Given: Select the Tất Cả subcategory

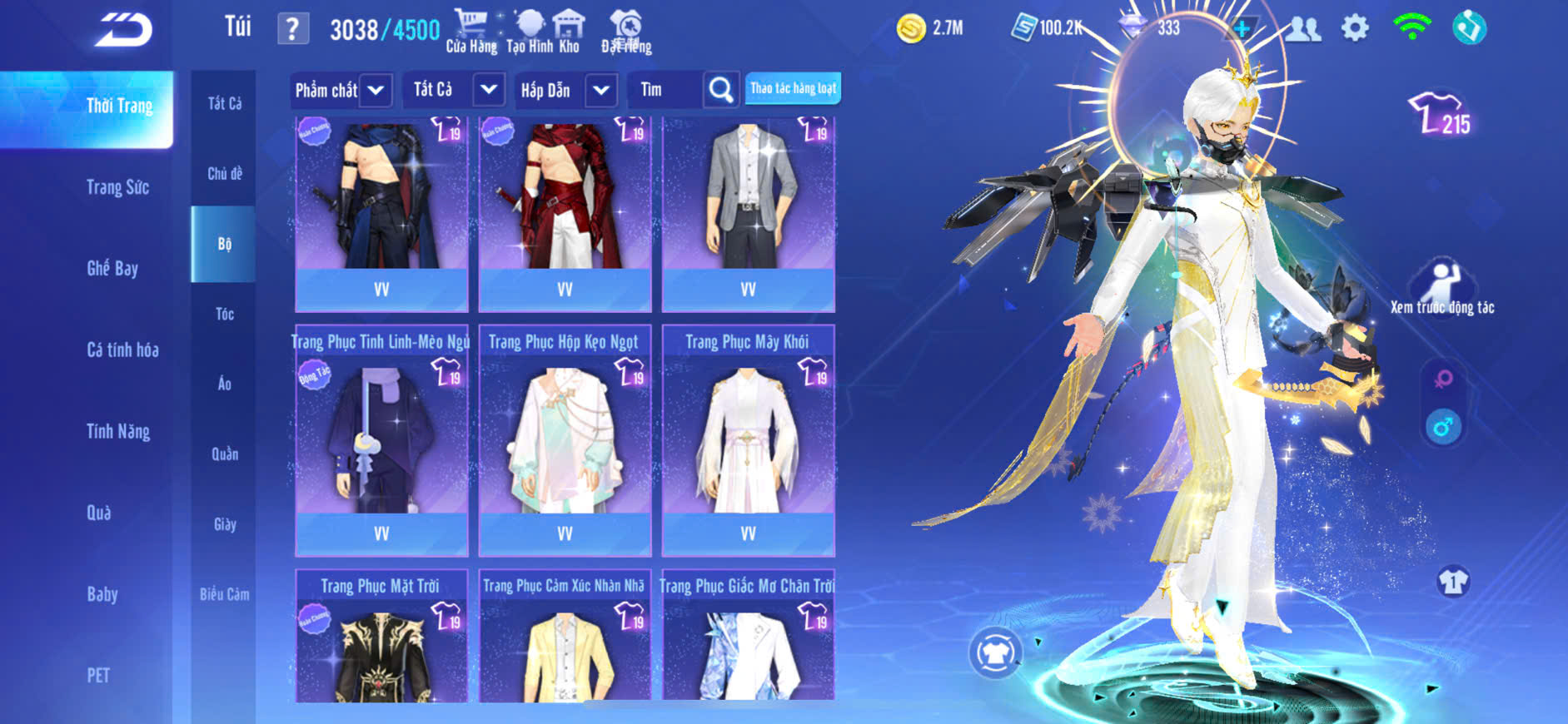Looking at the screenshot, I should pos(224,103).
